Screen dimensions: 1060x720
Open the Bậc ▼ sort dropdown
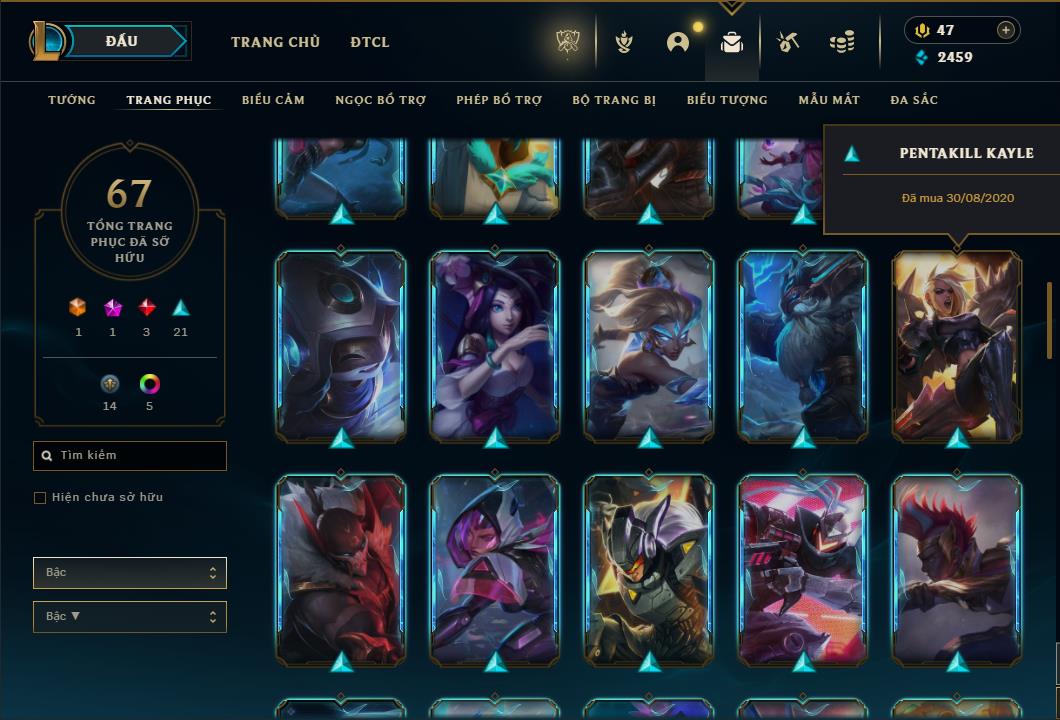[x=130, y=617]
